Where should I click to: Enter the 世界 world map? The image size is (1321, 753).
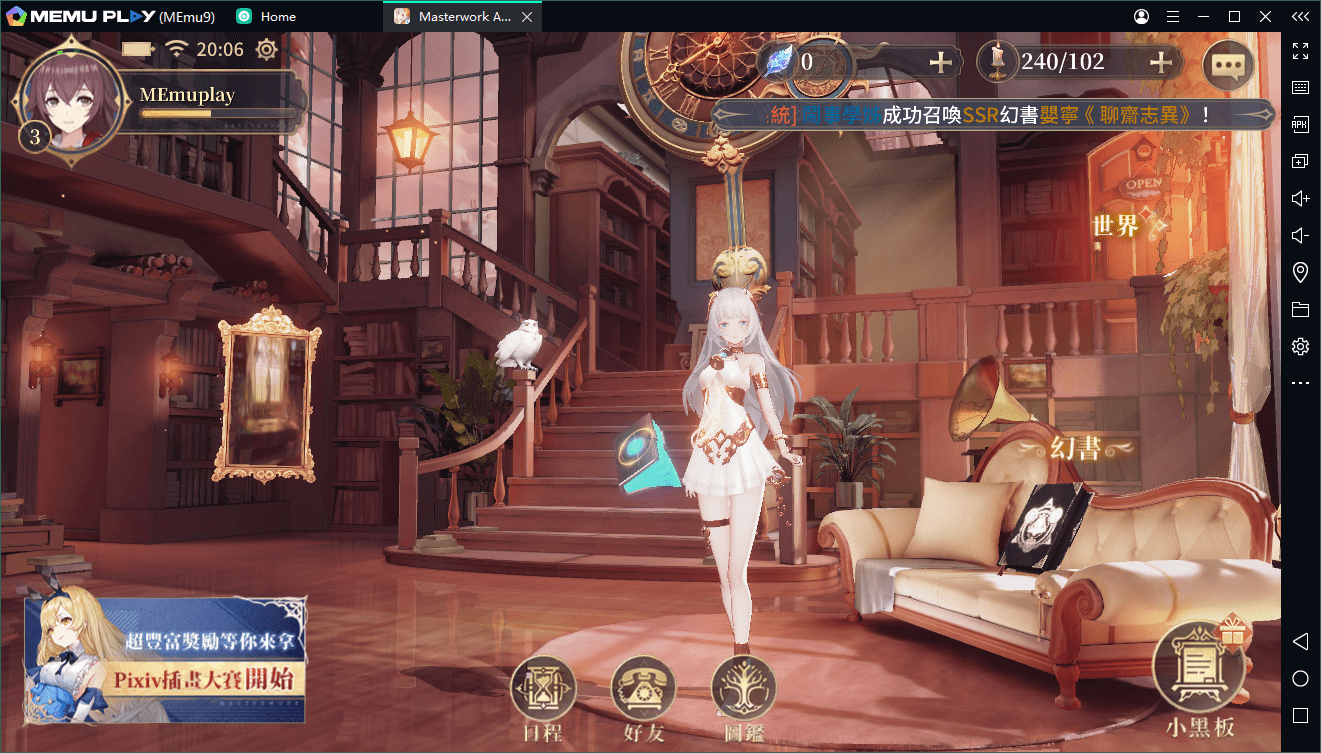coord(1118,226)
